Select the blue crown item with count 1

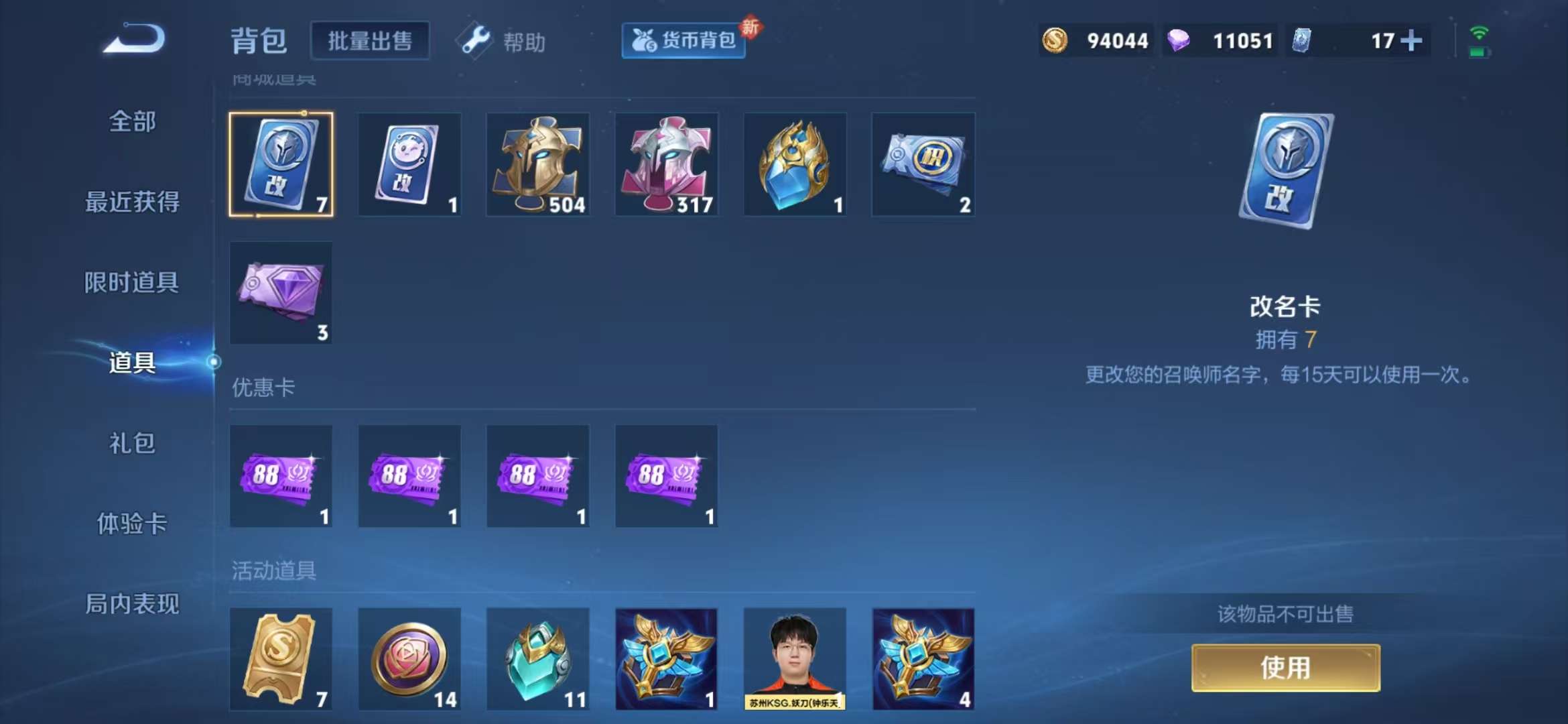[795, 164]
